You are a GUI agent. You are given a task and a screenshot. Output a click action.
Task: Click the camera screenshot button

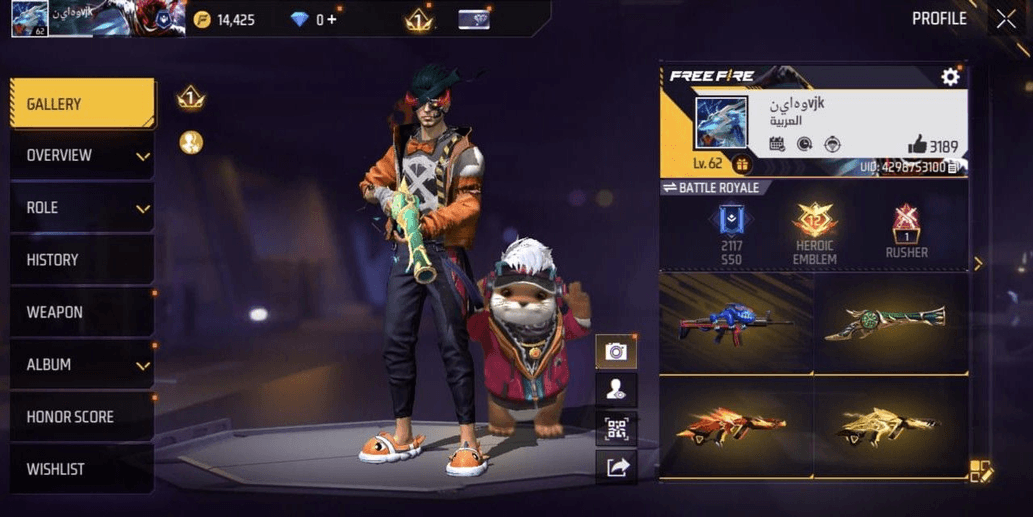tap(616, 351)
